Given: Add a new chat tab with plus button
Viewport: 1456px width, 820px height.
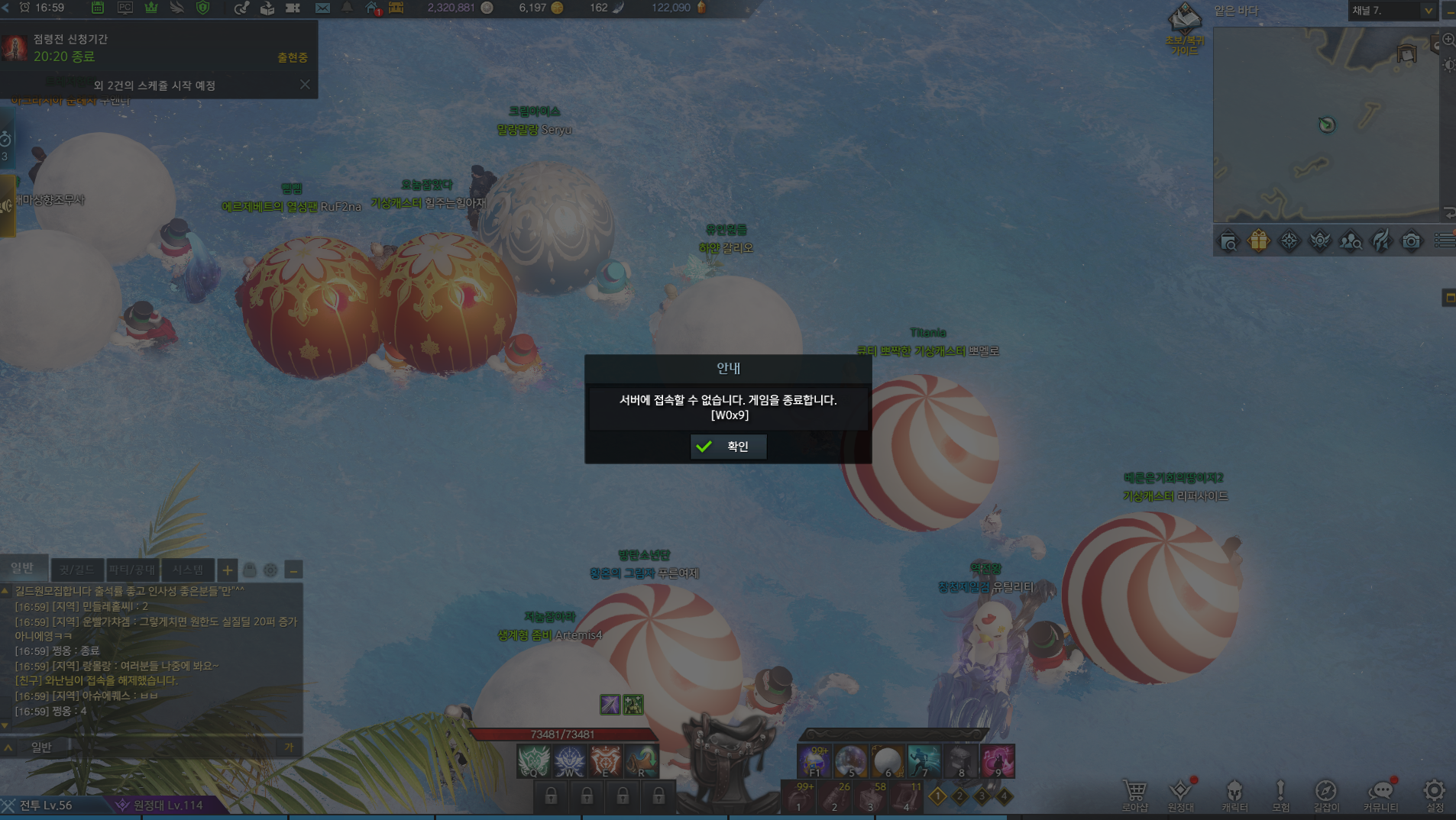Looking at the screenshot, I should pyautogui.click(x=227, y=570).
